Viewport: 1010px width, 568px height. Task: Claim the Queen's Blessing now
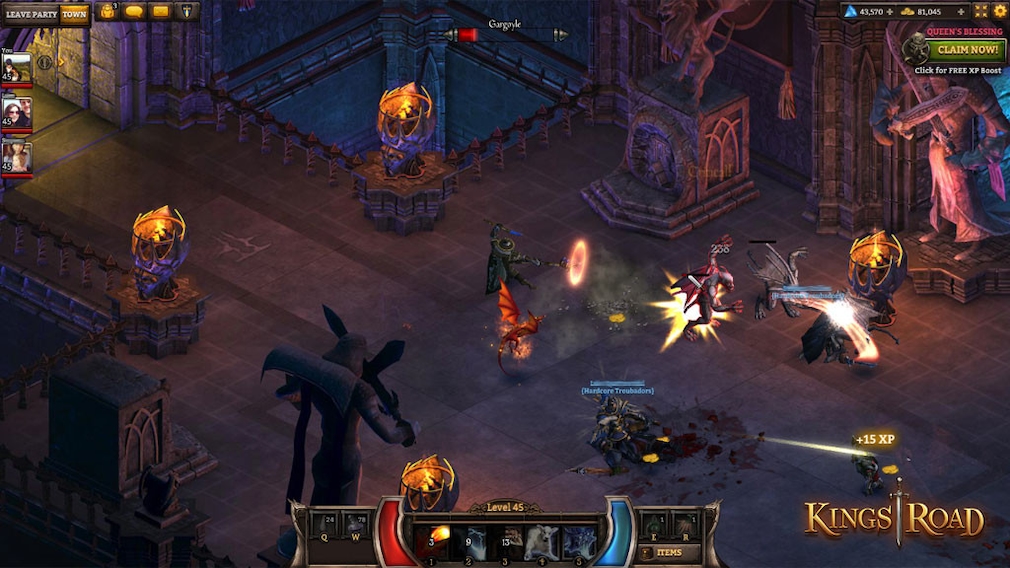coord(968,49)
